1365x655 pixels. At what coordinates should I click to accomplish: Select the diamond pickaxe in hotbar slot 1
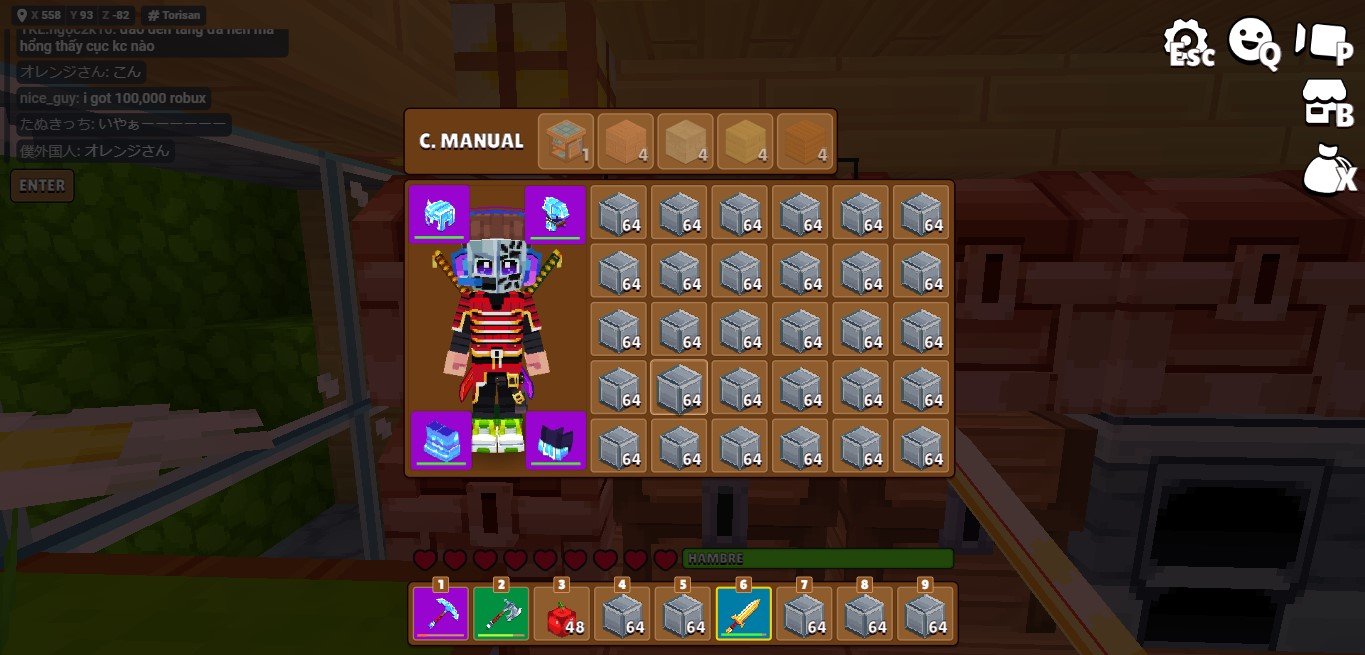[441, 613]
